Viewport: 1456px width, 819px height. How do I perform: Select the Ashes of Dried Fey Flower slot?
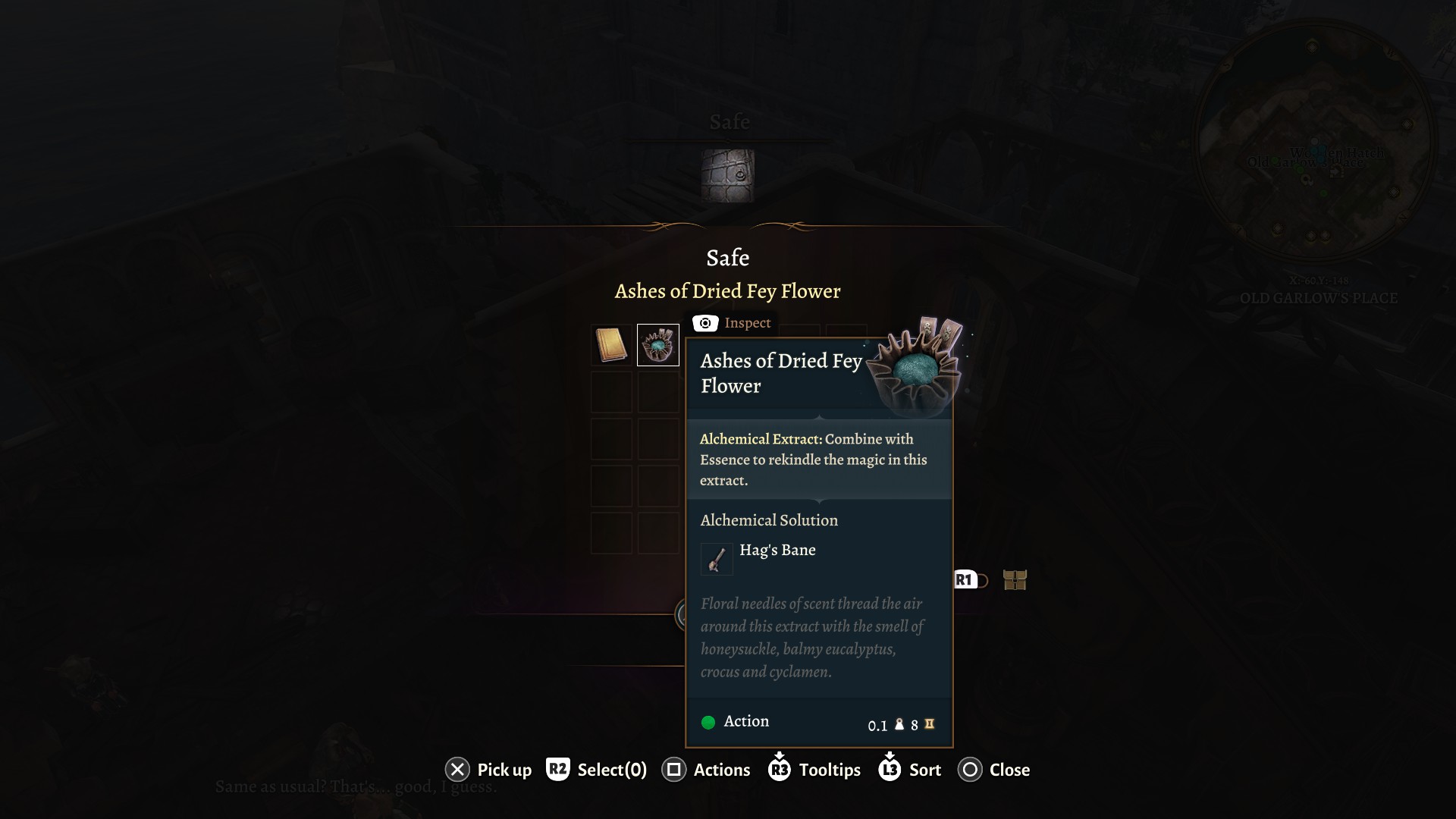[657, 345]
